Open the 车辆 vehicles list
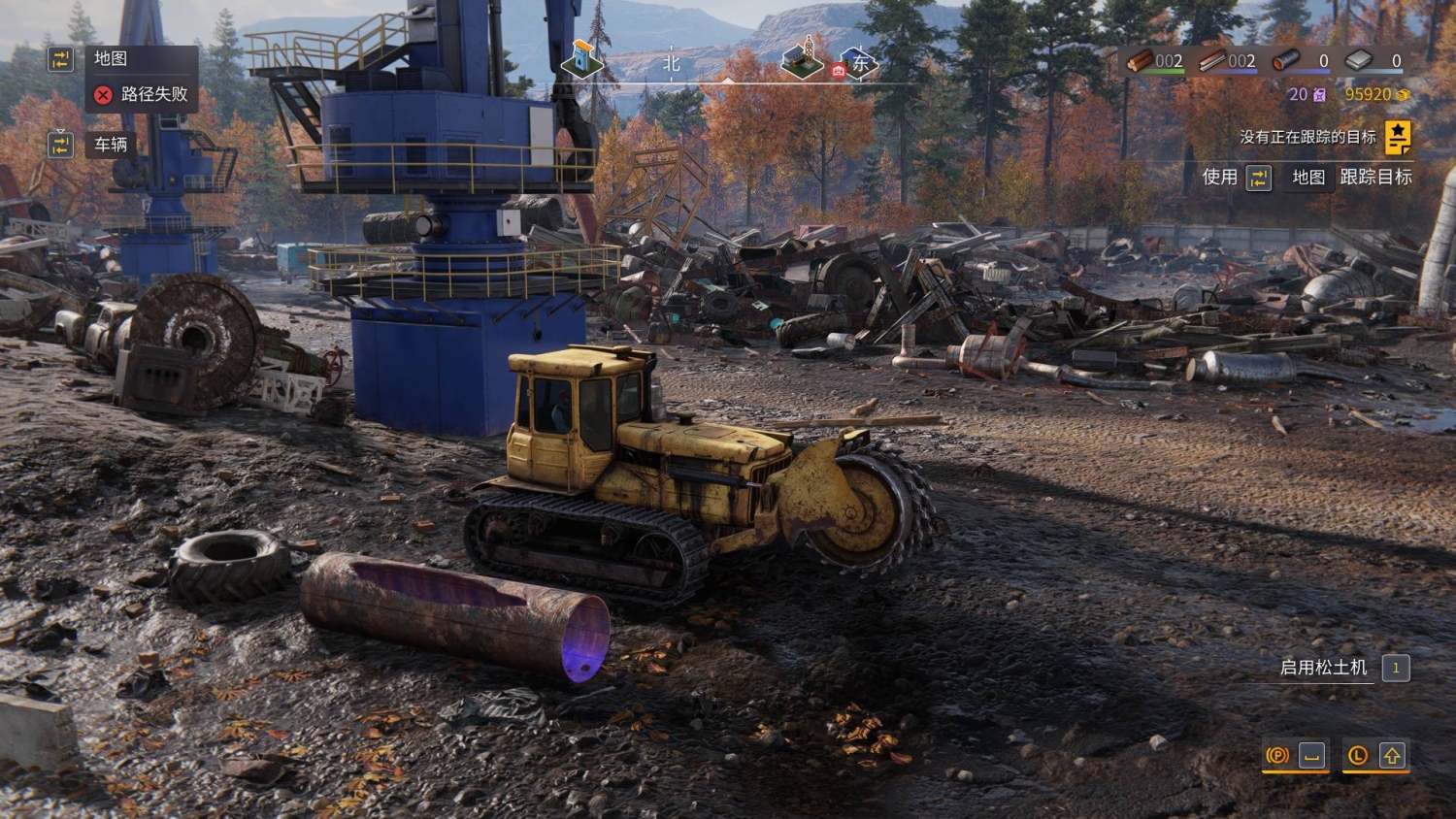This screenshot has width=1456, height=819. point(110,145)
